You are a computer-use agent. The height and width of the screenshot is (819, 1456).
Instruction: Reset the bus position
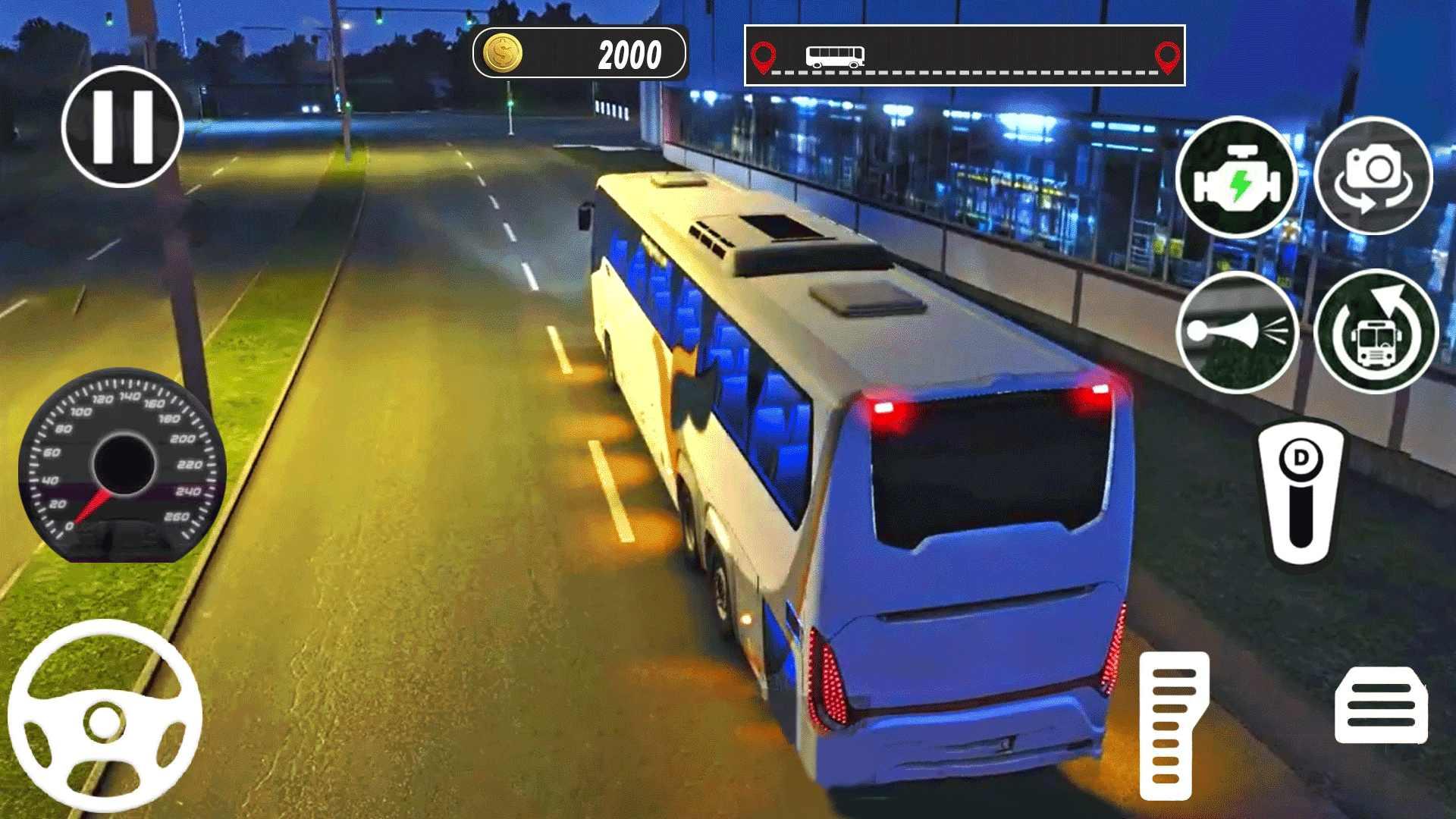coord(1373,331)
